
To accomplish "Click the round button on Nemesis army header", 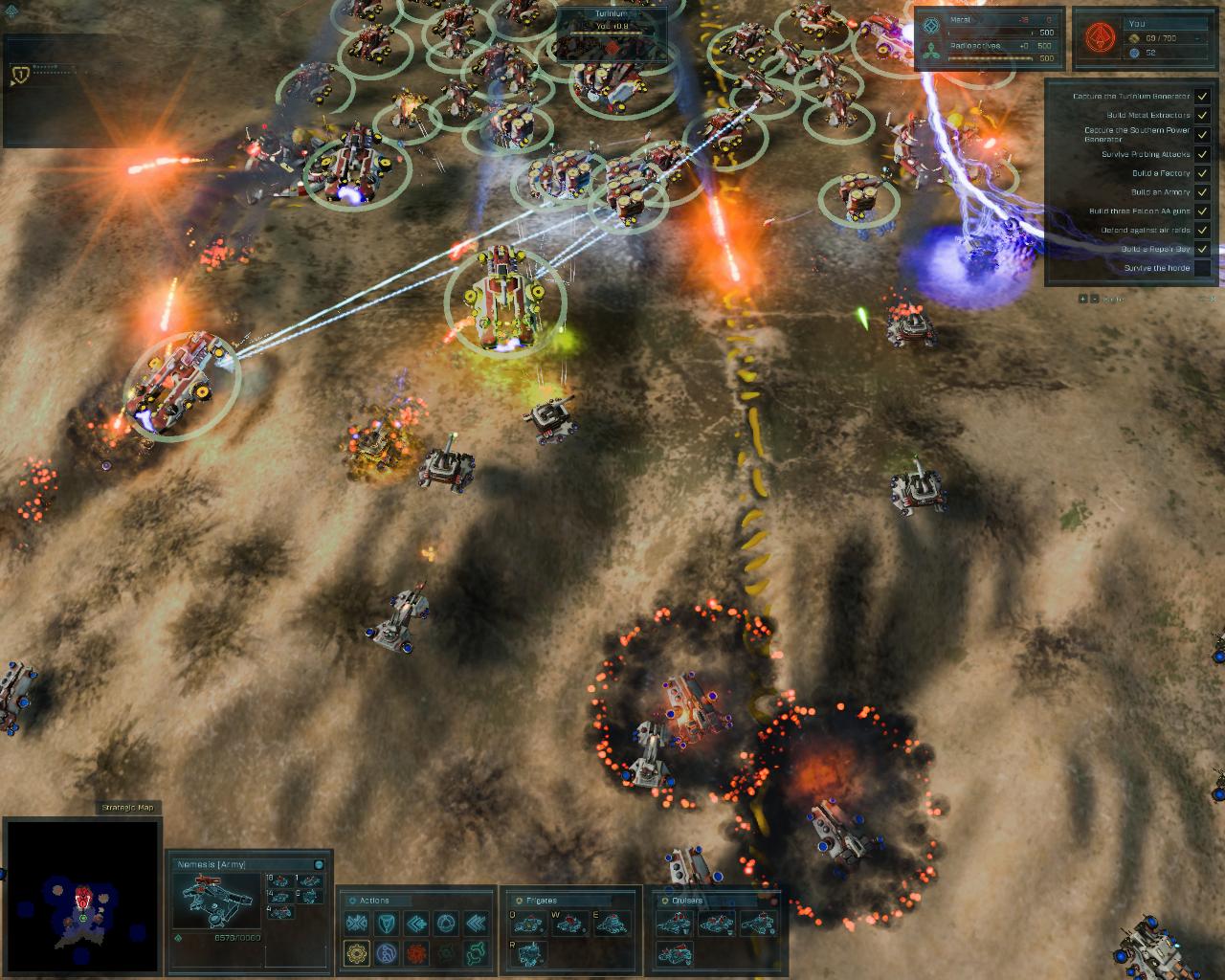I will coord(319,864).
